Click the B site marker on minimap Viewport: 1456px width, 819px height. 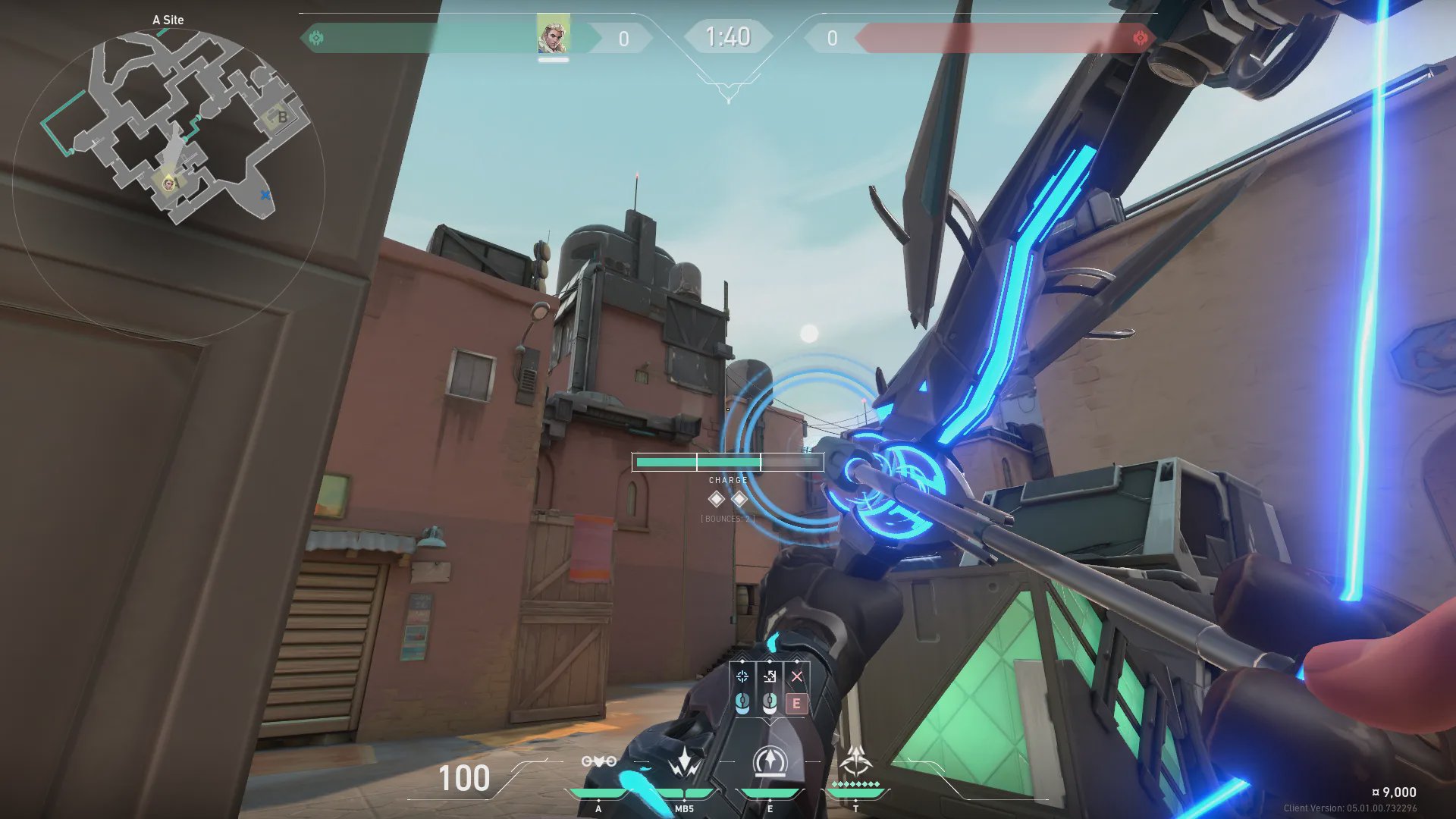click(282, 117)
